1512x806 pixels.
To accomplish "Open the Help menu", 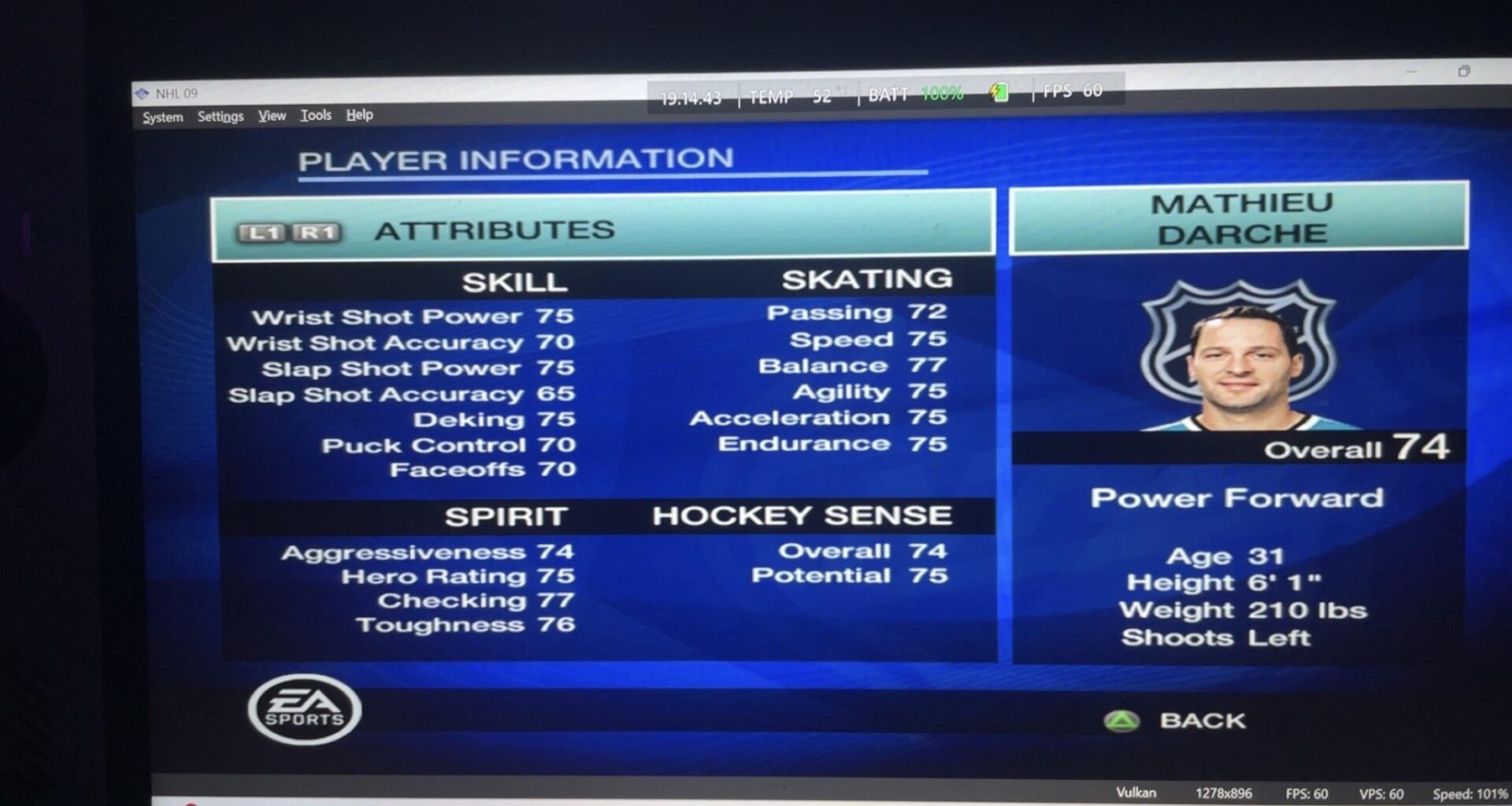I will pyautogui.click(x=360, y=115).
